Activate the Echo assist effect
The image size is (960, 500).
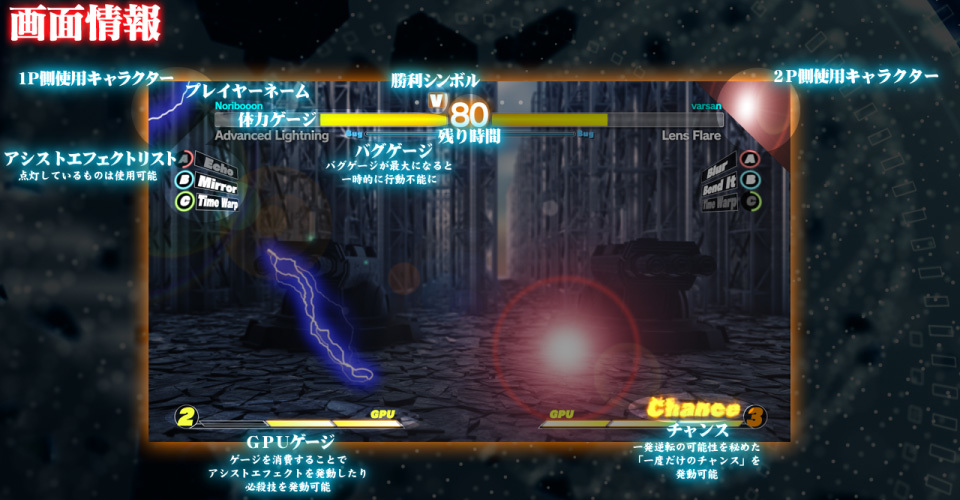click(210, 163)
